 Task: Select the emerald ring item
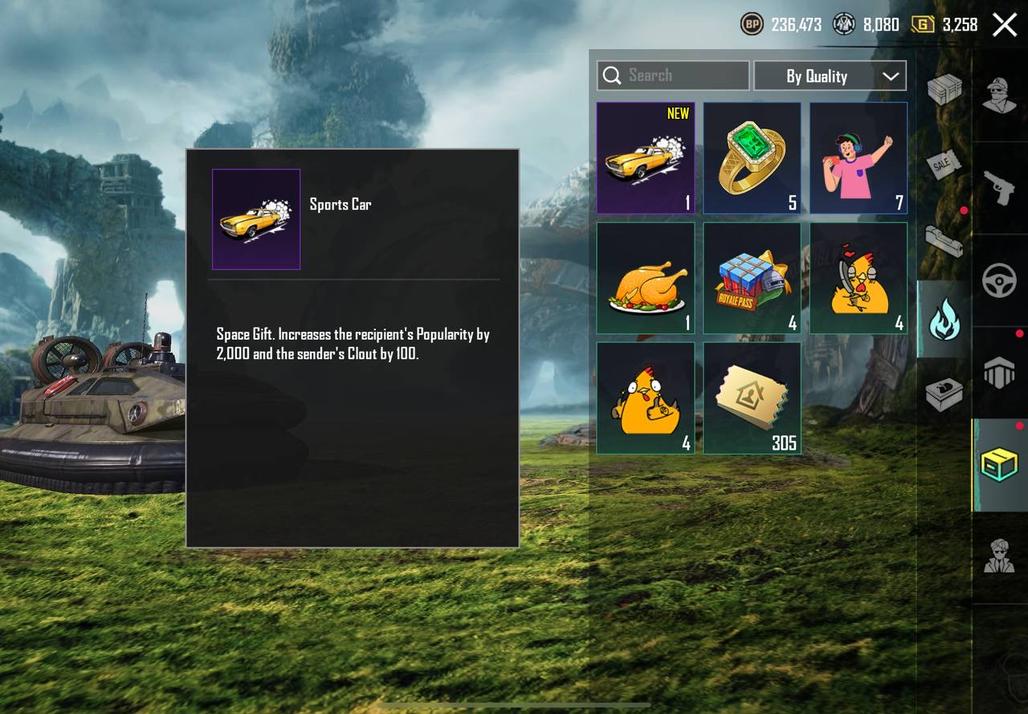click(752, 158)
